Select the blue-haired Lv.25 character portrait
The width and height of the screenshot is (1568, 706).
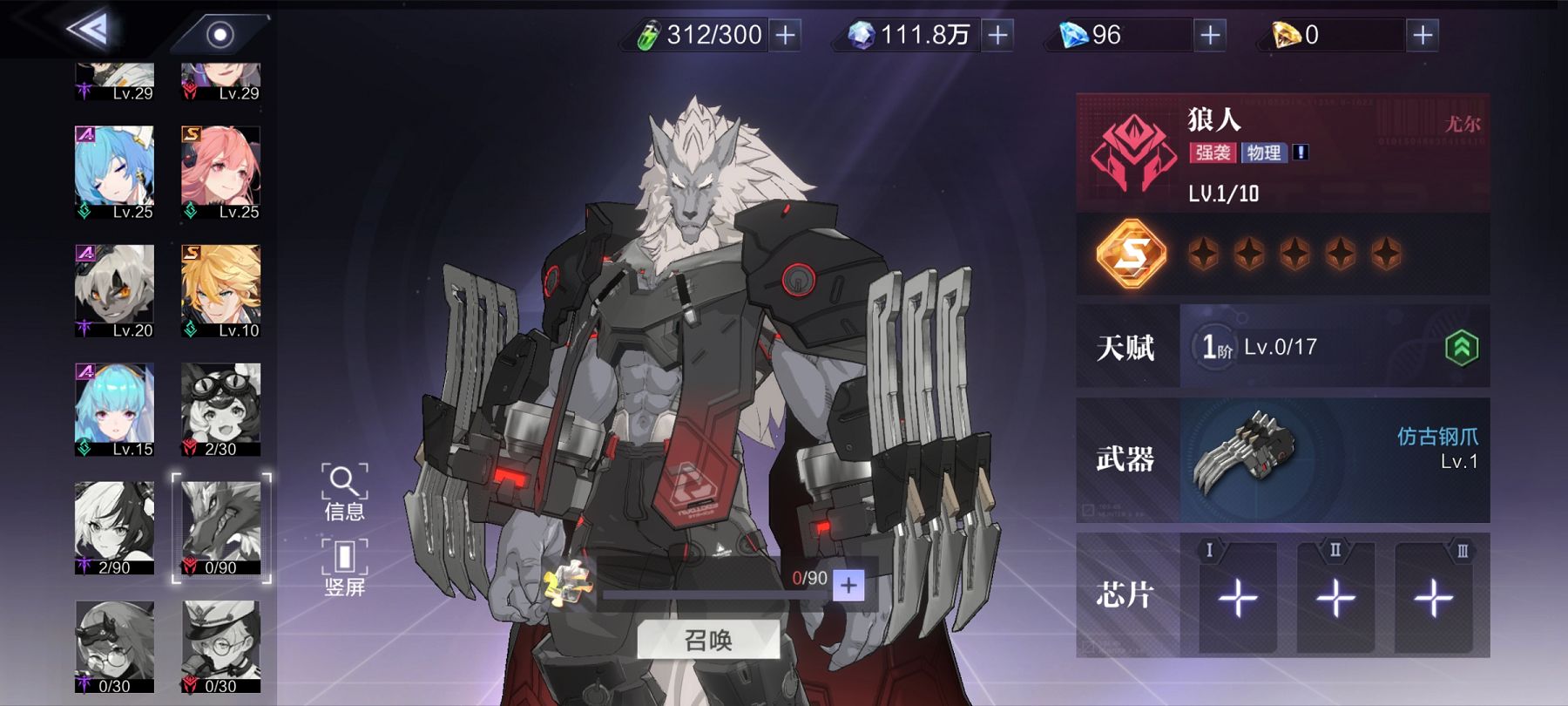pos(114,172)
